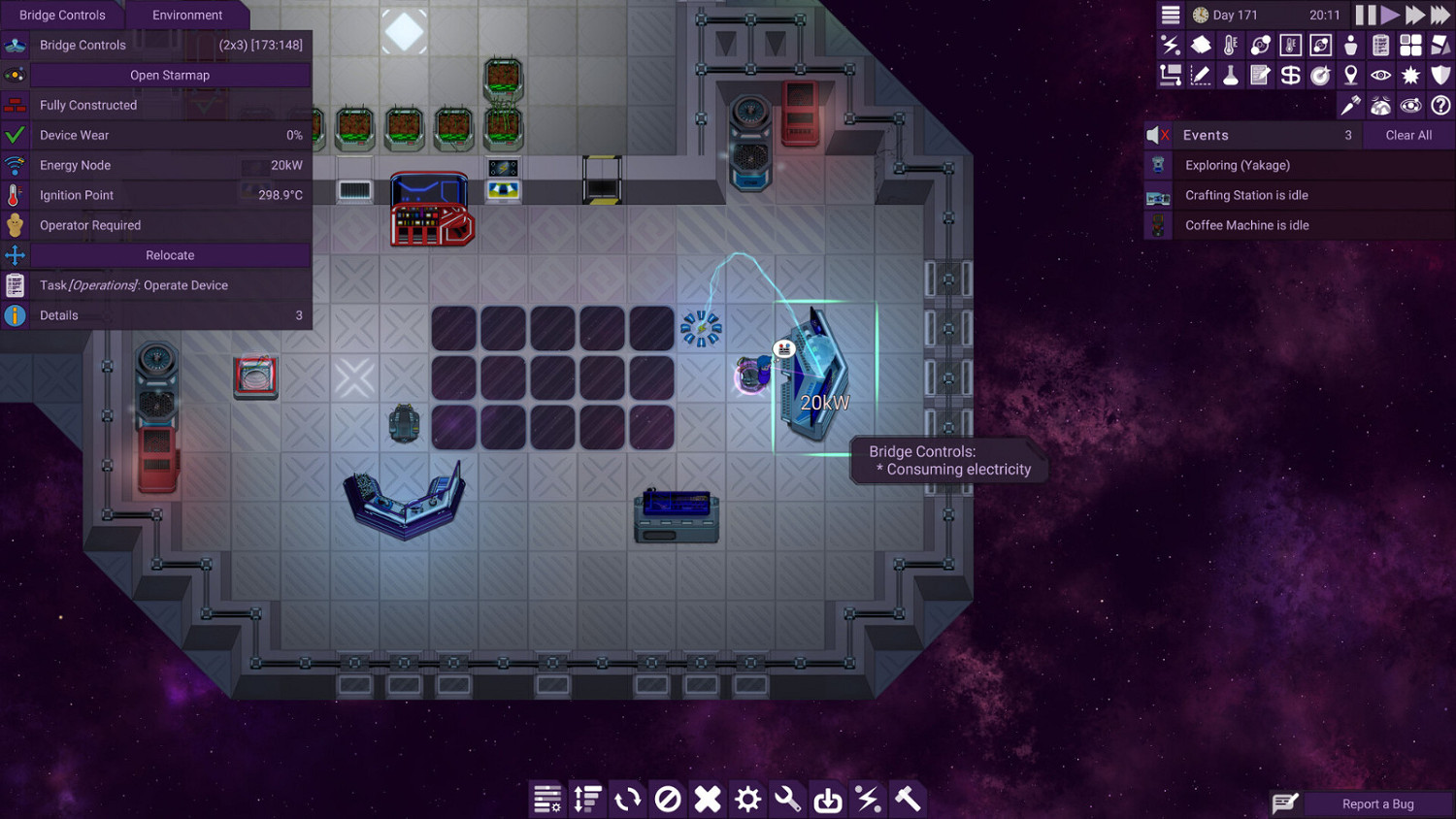Choose the build hammer tool
Screen dimensions: 1456x819
[x=907, y=799]
